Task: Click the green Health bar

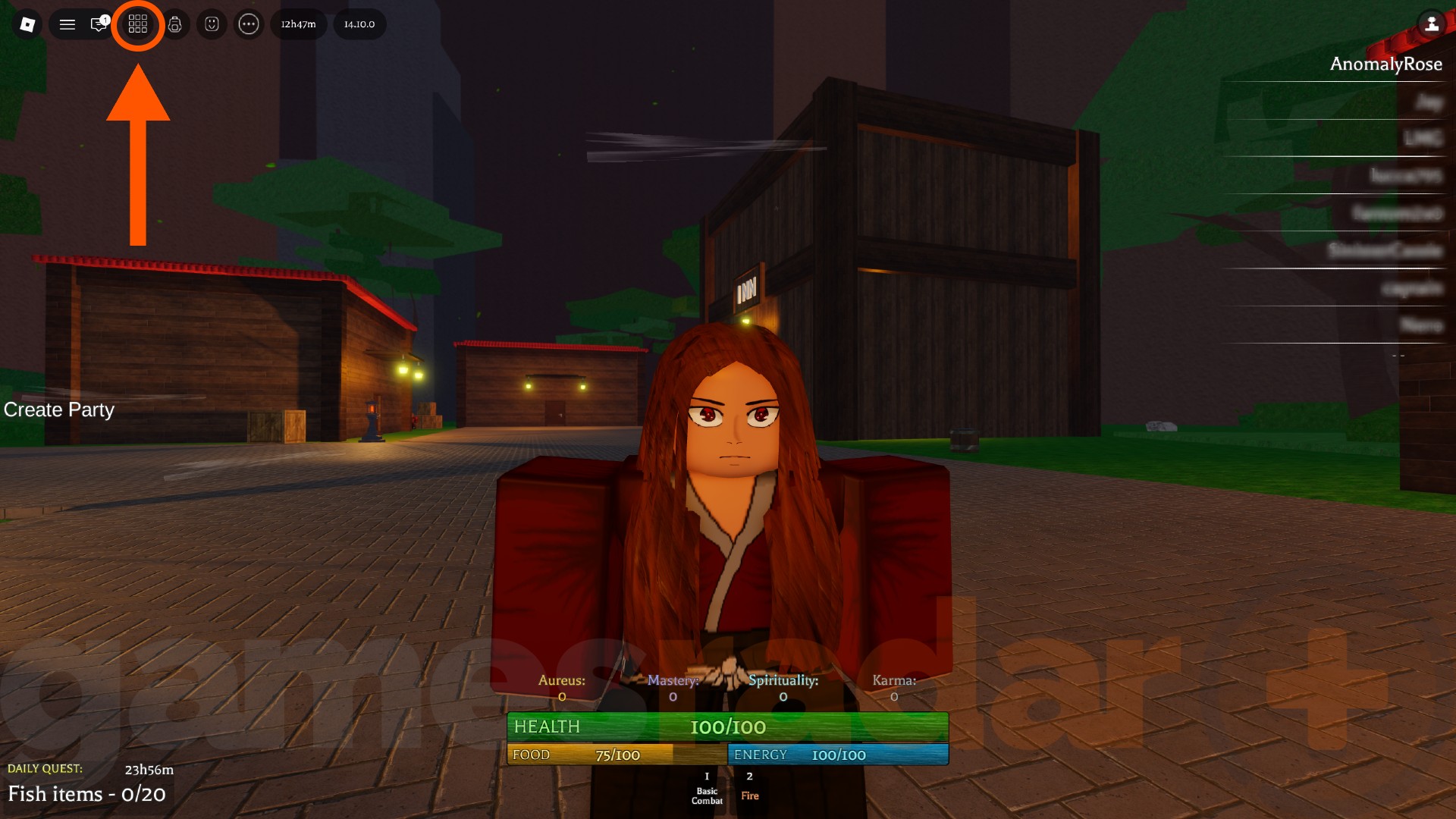Action: pyautogui.click(x=728, y=726)
